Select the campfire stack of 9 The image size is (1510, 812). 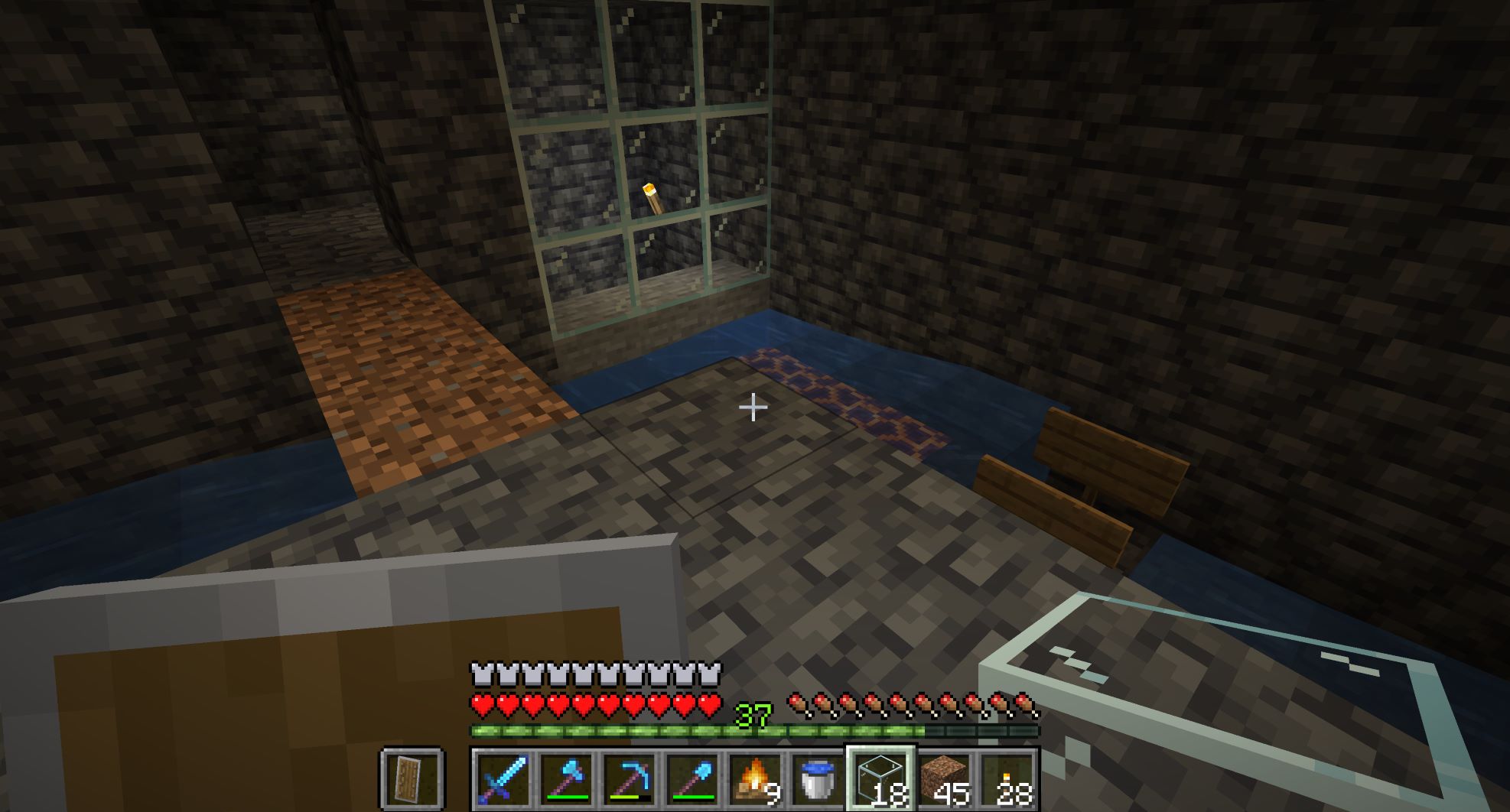pyautogui.click(x=755, y=780)
